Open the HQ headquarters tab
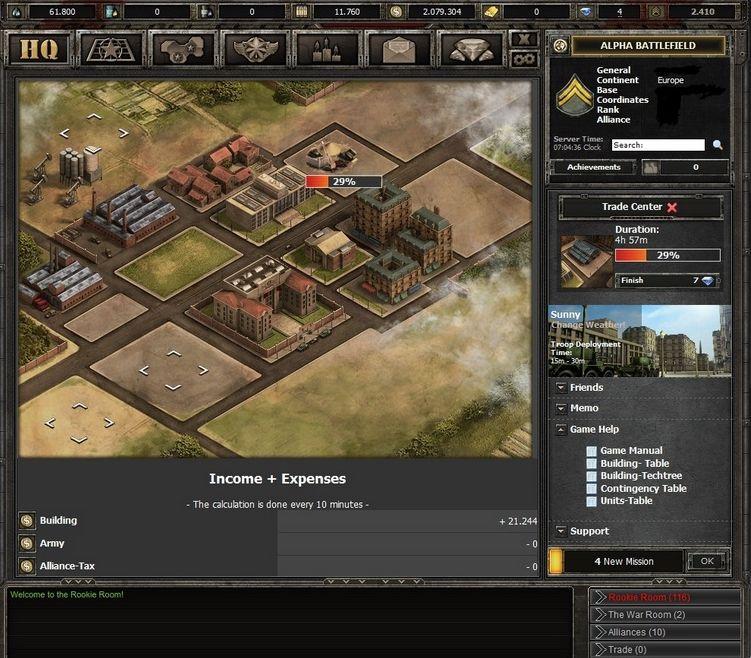This screenshot has height=658, width=751. (40, 49)
